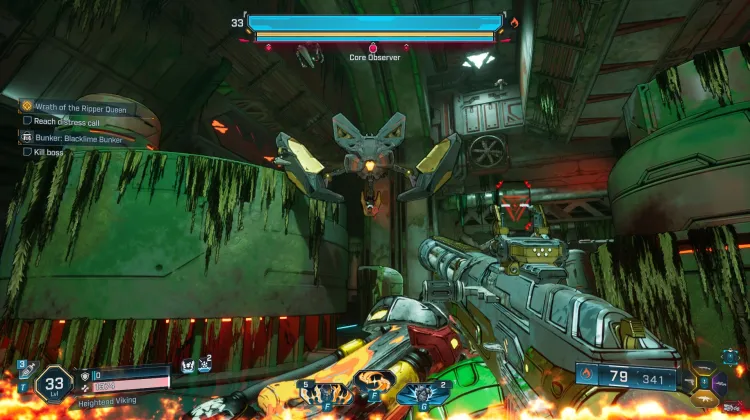Image resolution: width=750 pixels, height=420 pixels.
Task: Click the Reach distress call objective checkbox
Action: [x=27, y=121]
